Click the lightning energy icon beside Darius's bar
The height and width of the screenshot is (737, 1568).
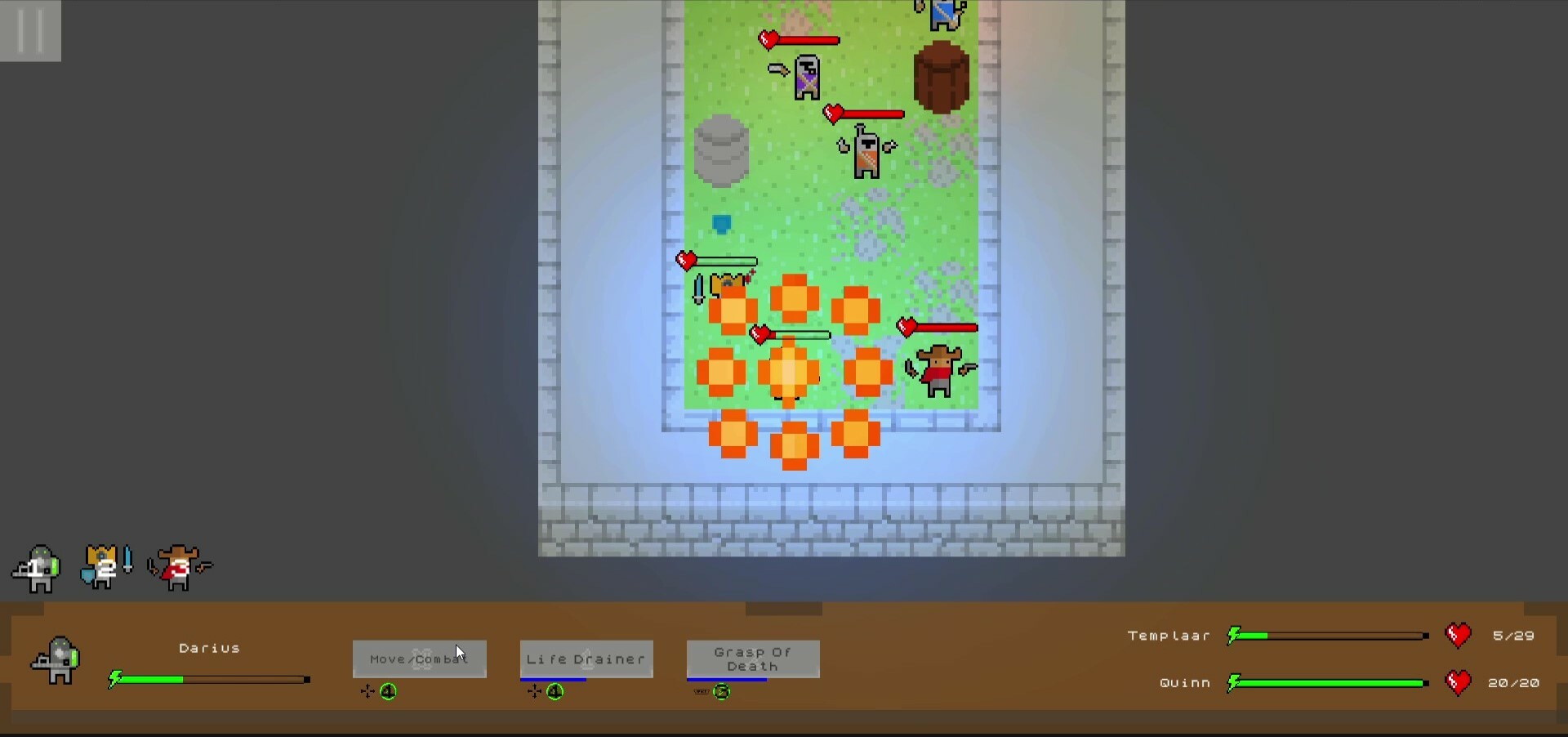(115, 679)
